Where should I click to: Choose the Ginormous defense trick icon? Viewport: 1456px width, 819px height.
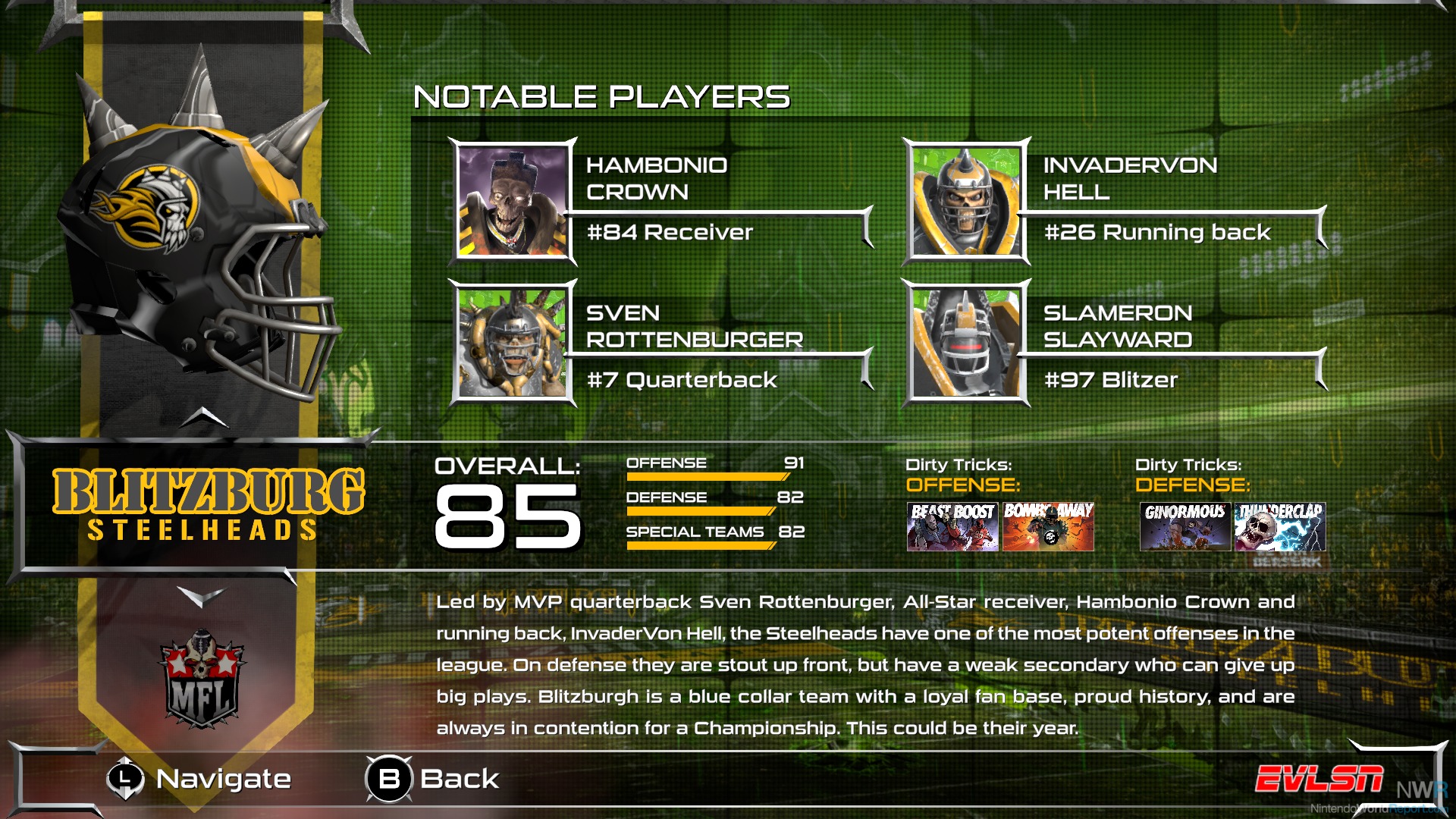pos(1185,526)
